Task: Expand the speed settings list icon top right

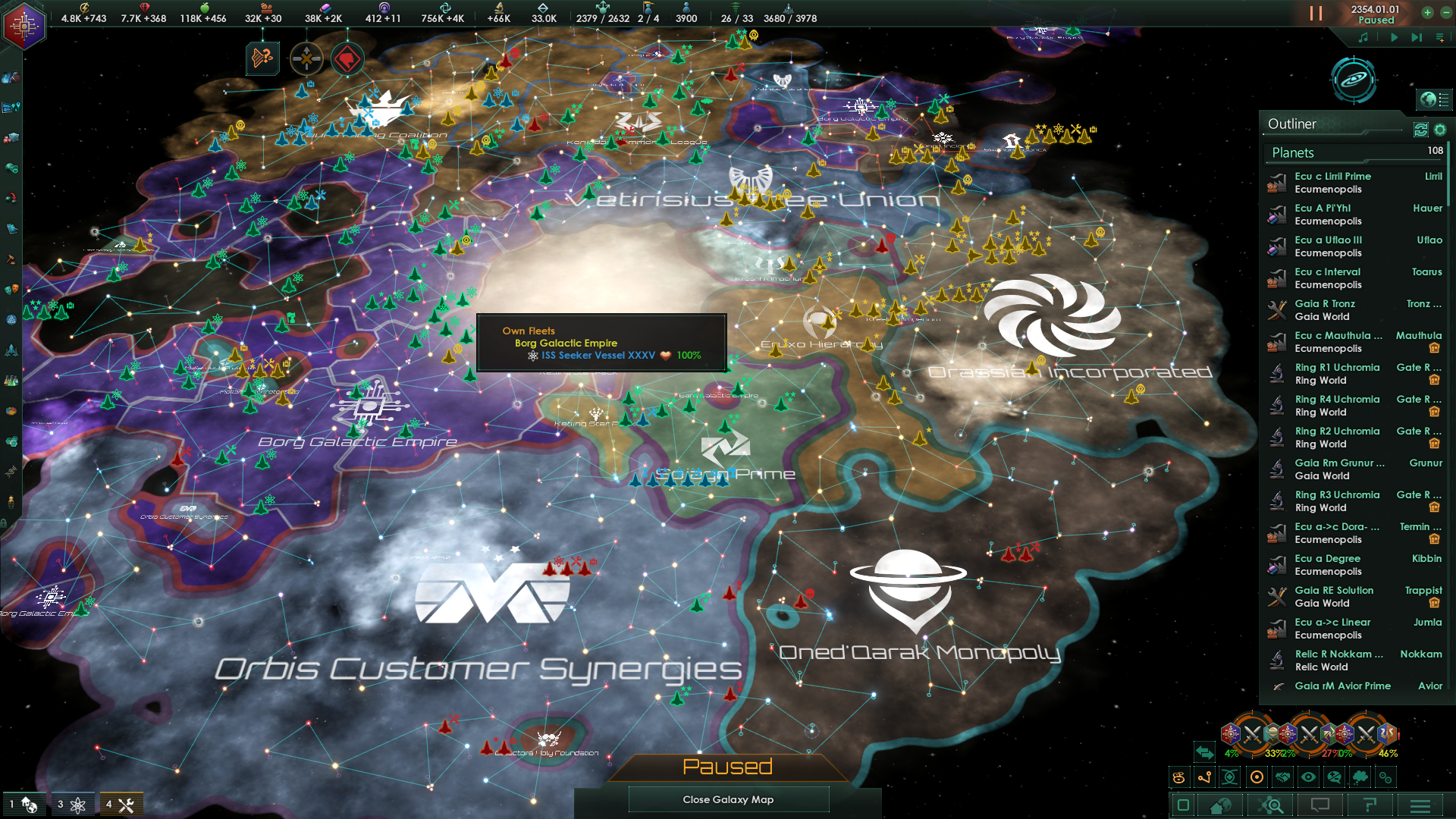Action: coord(1439,36)
